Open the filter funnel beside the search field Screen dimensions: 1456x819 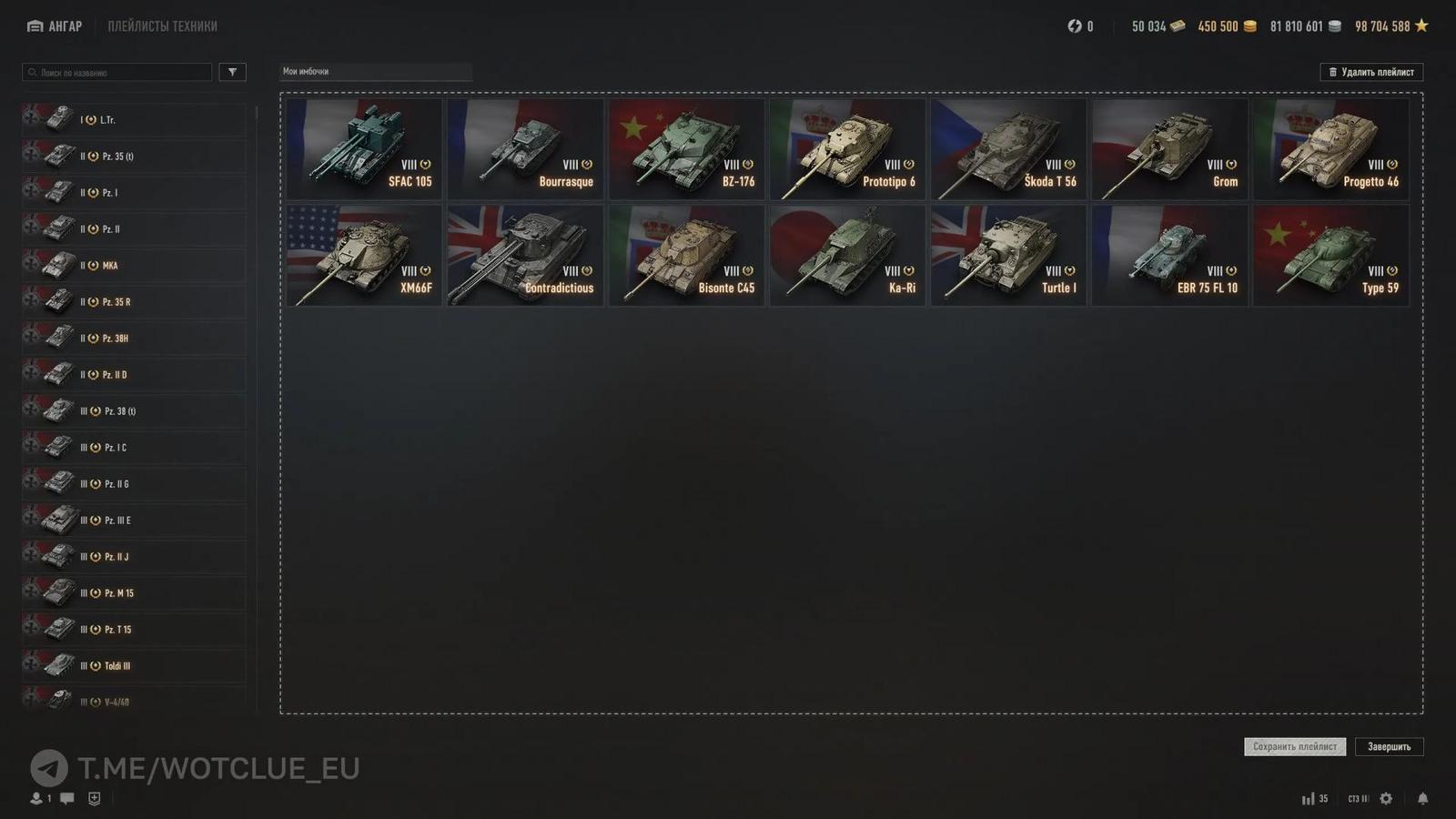tap(233, 72)
